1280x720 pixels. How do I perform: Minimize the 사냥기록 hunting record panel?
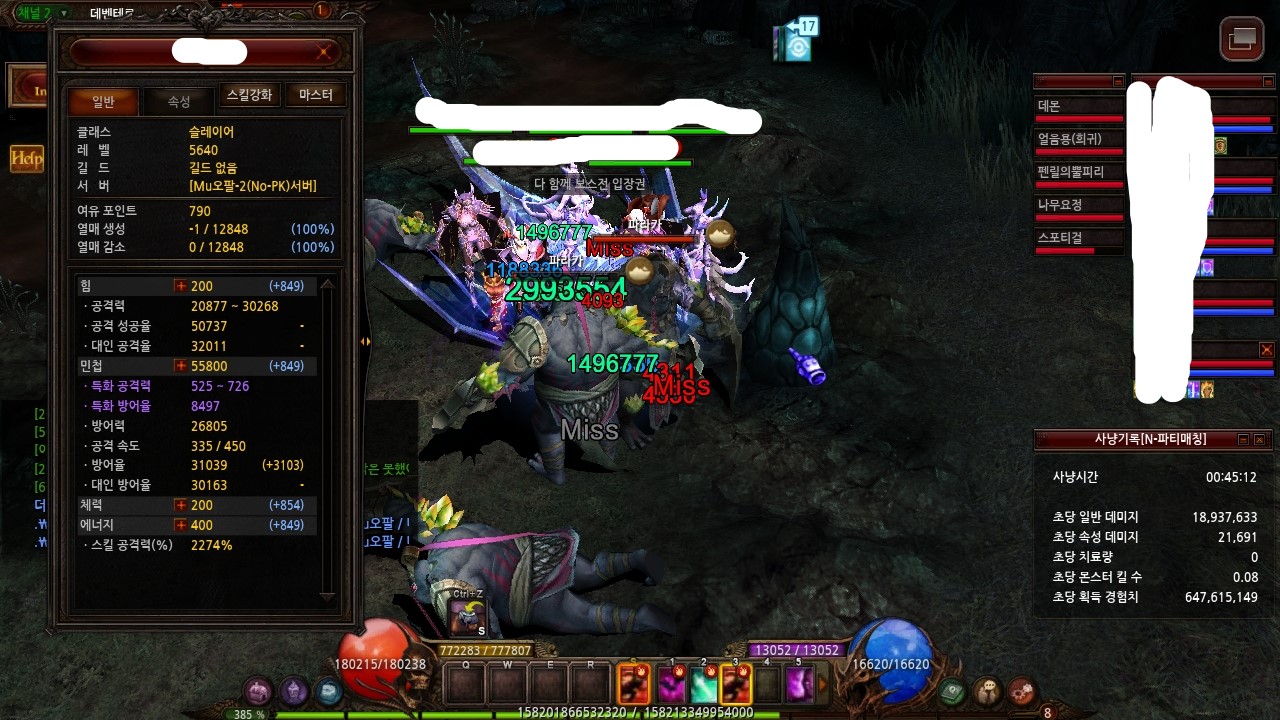[x=1243, y=439]
